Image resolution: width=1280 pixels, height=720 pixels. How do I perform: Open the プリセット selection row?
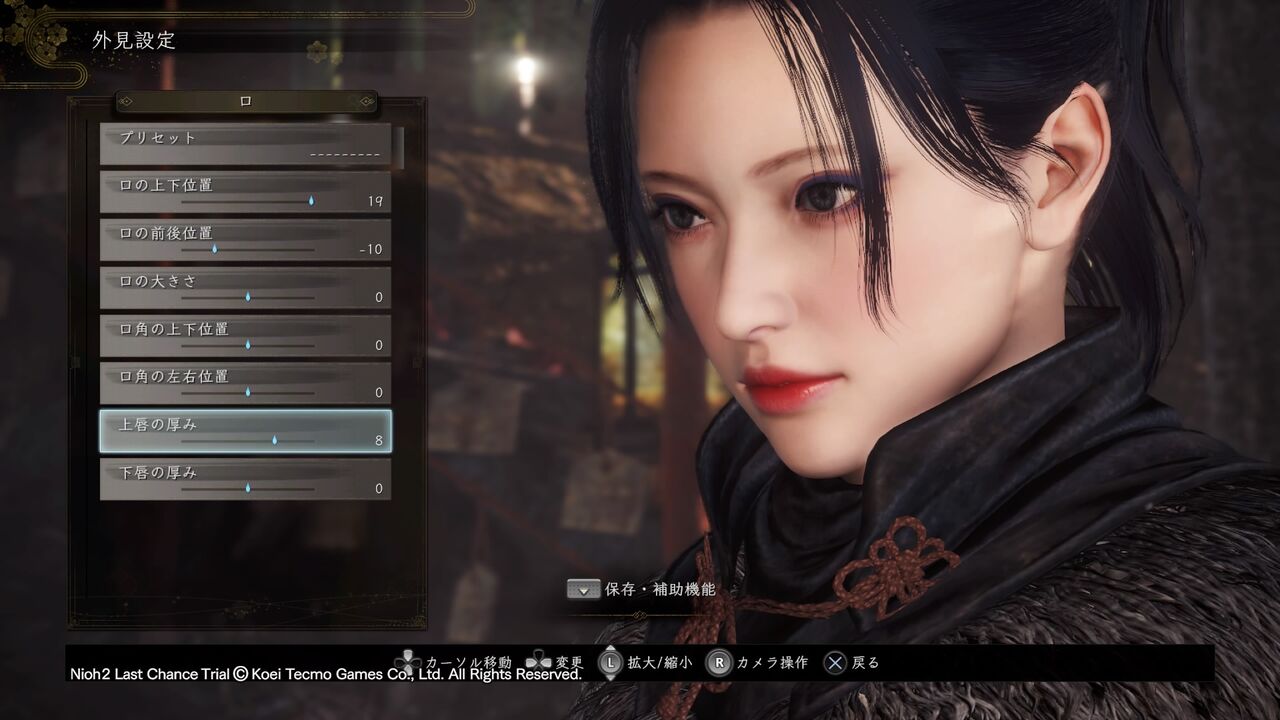pos(245,144)
